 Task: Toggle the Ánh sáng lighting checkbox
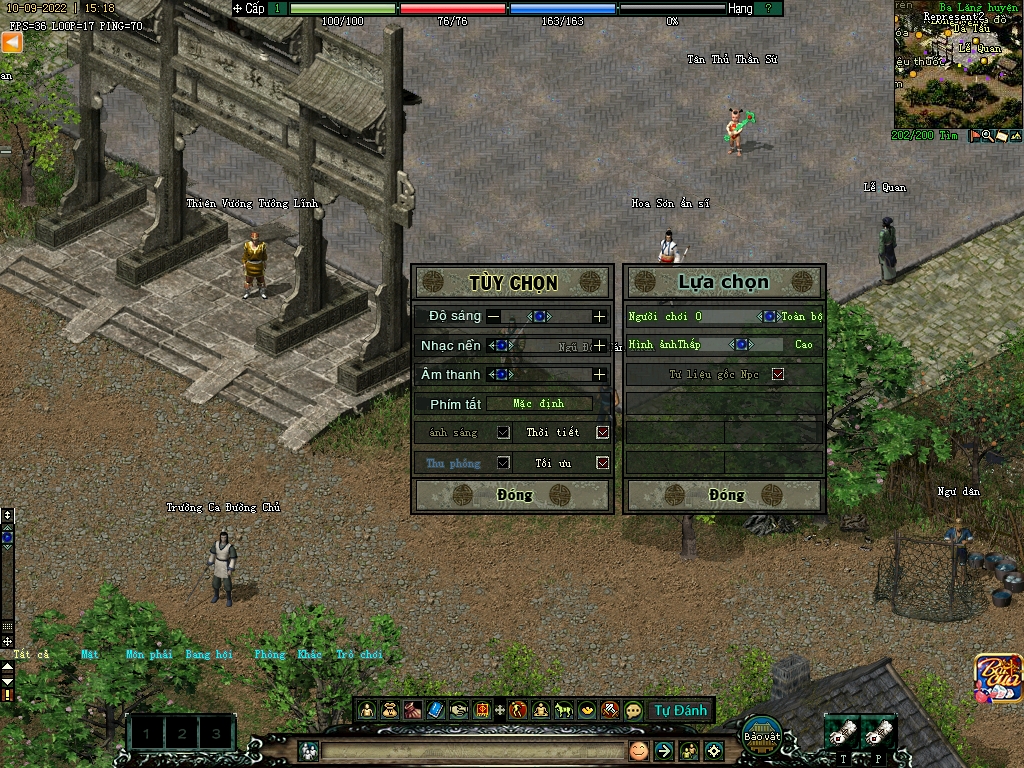[504, 433]
